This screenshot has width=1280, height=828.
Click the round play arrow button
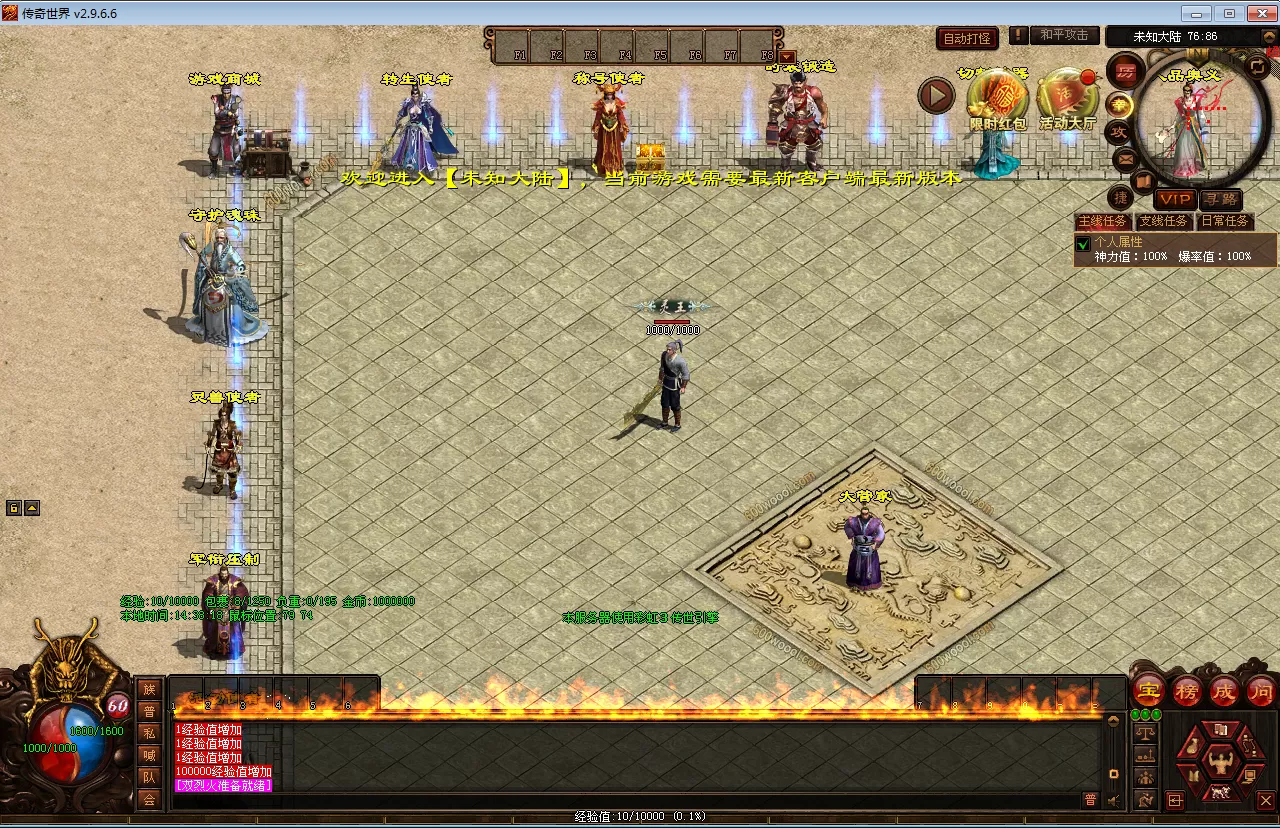(x=937, y=95)
